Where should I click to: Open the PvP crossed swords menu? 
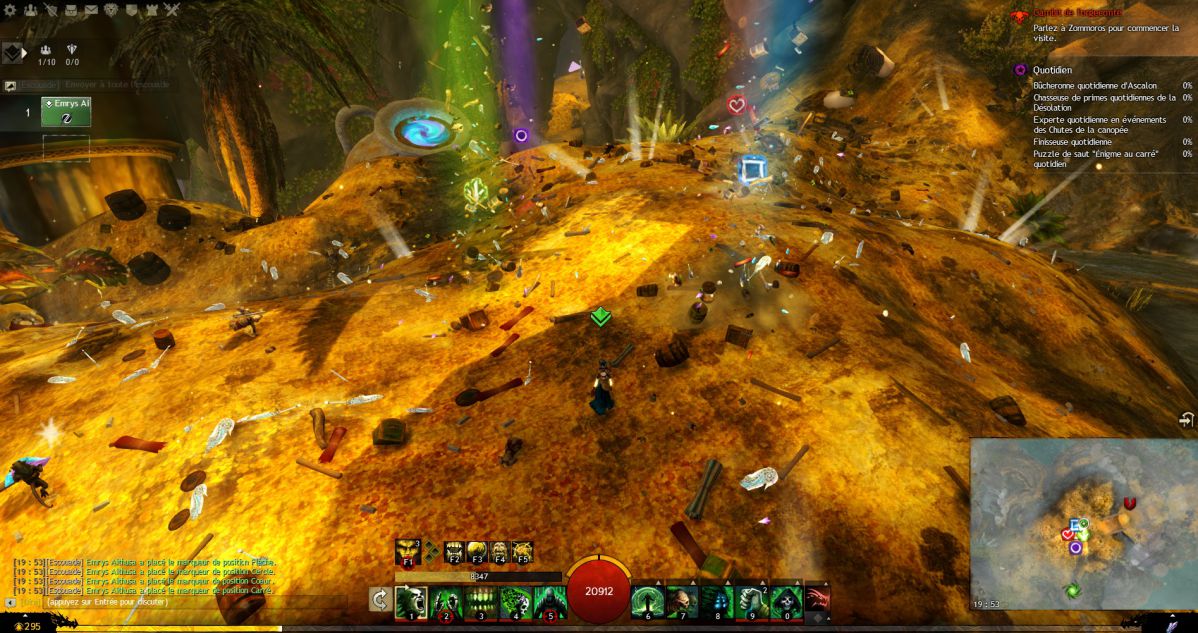coord(172,10)
